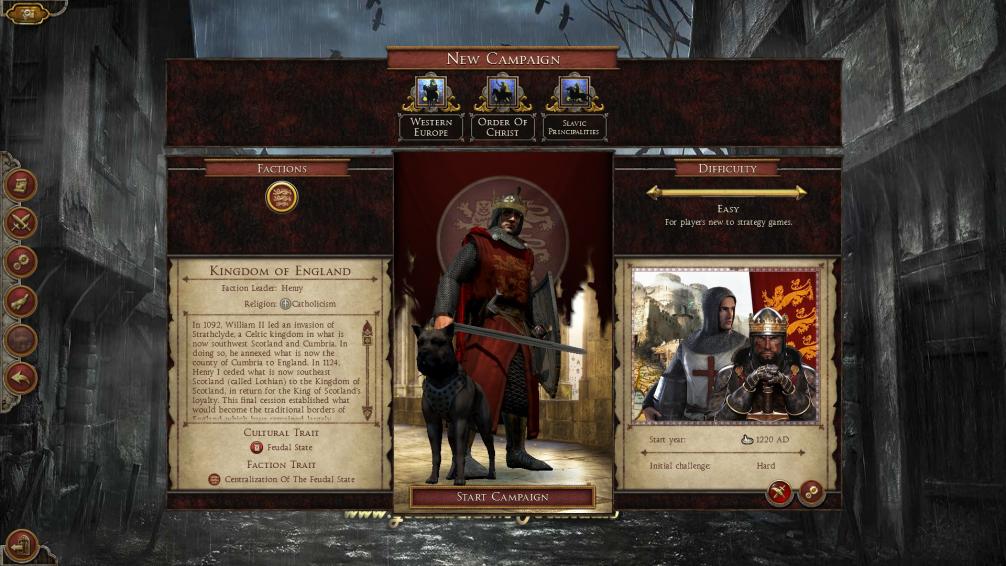Click the crossed swords sidebar button

pos(21,223)
